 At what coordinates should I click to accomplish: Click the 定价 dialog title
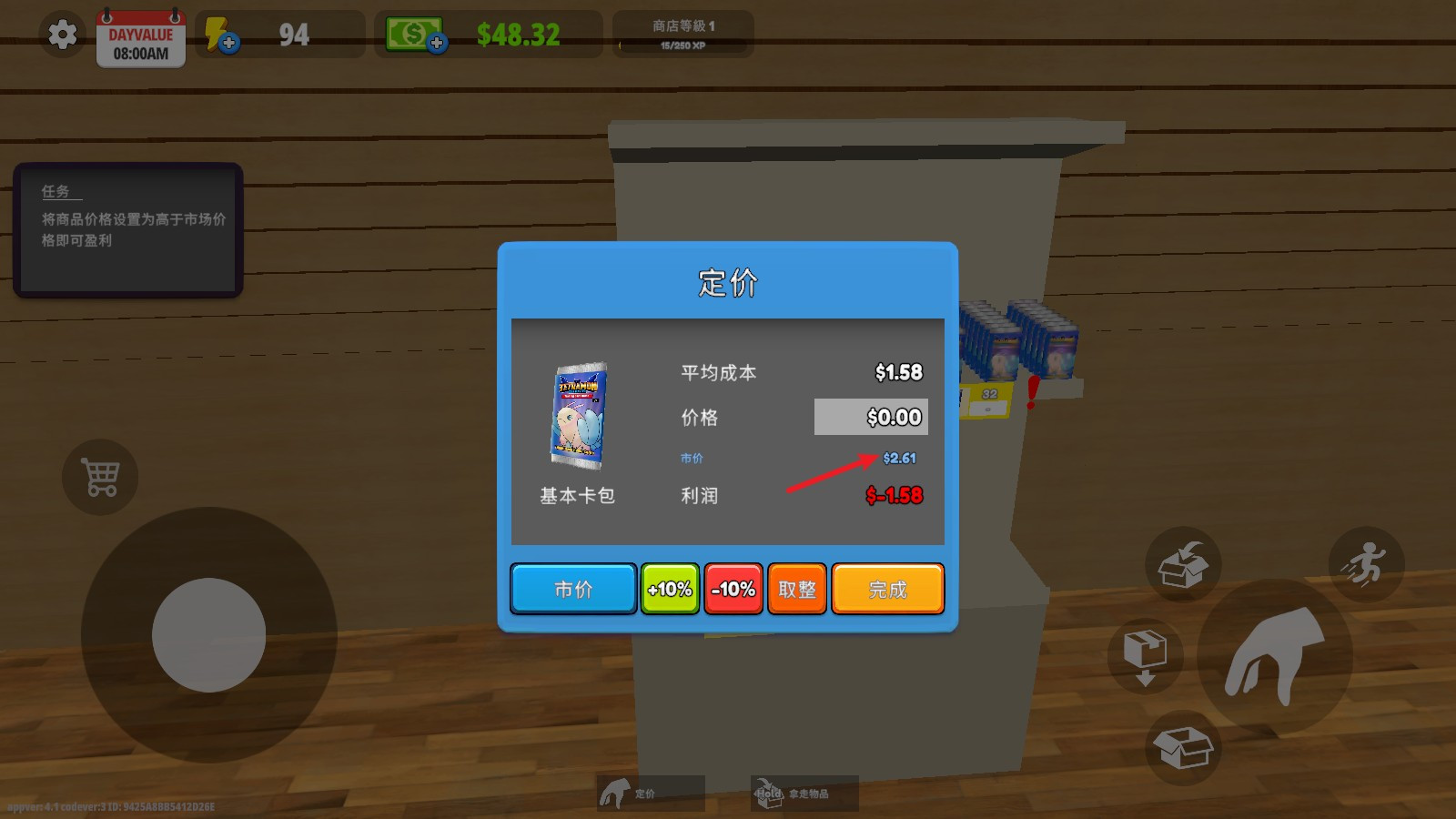point(727,283)
